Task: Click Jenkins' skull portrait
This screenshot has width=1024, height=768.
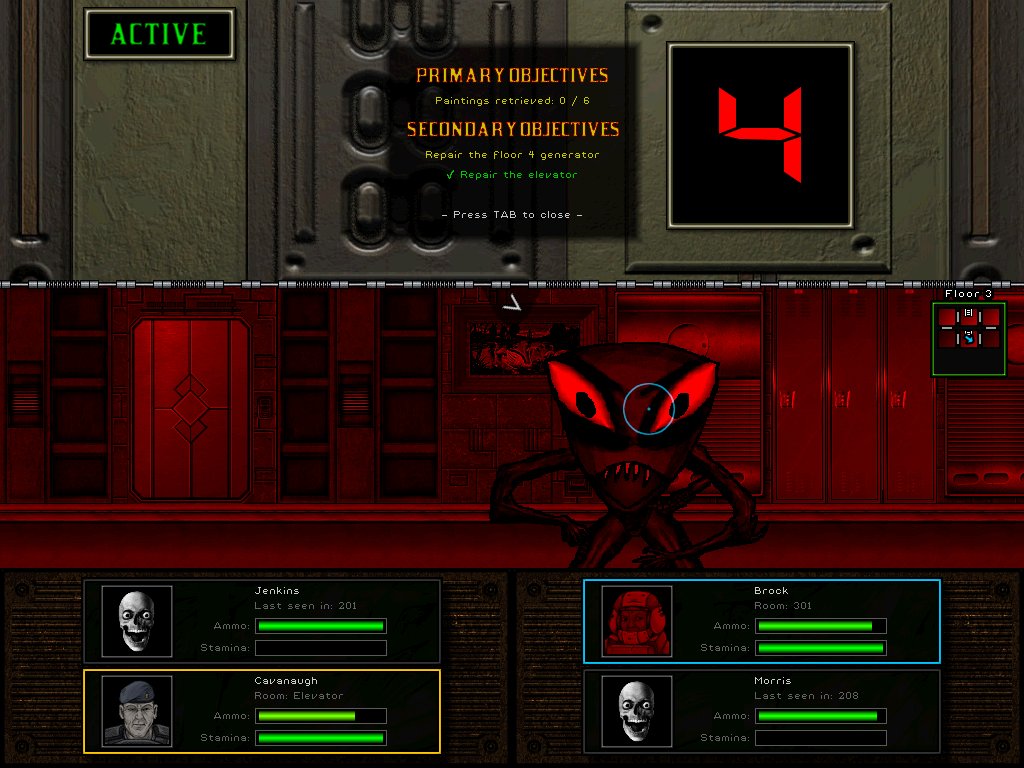Action: click(x=137, y=621)
